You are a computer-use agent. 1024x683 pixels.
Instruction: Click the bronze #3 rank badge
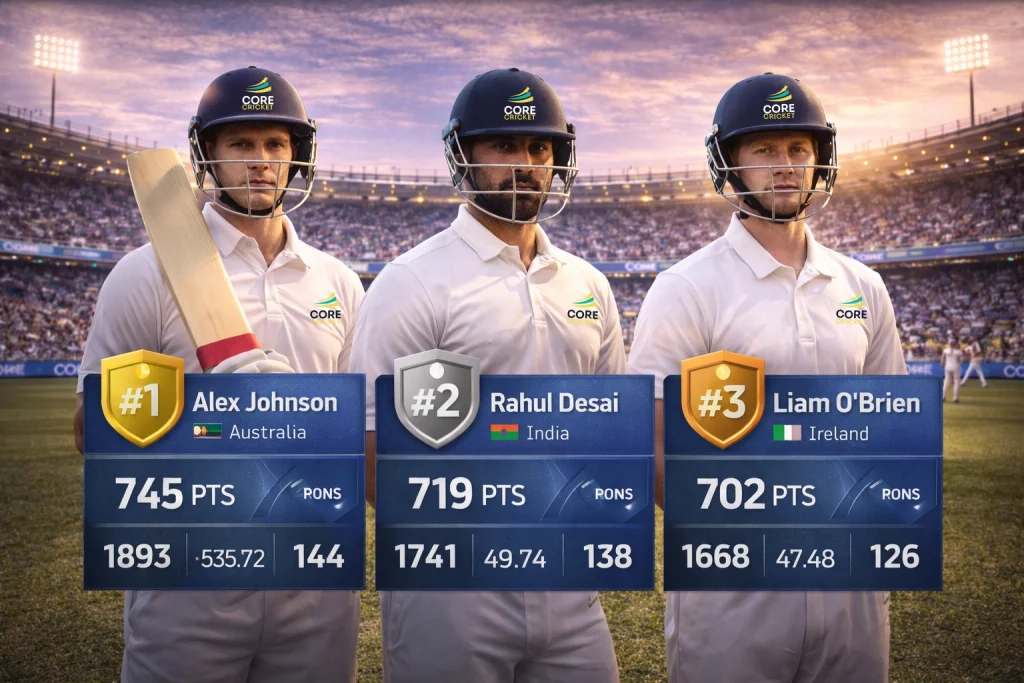pos(722,397)
